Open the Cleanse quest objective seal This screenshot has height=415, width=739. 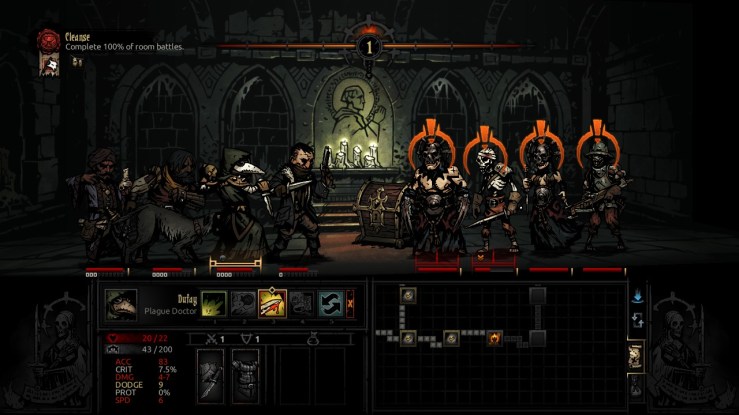click(47, 39)
